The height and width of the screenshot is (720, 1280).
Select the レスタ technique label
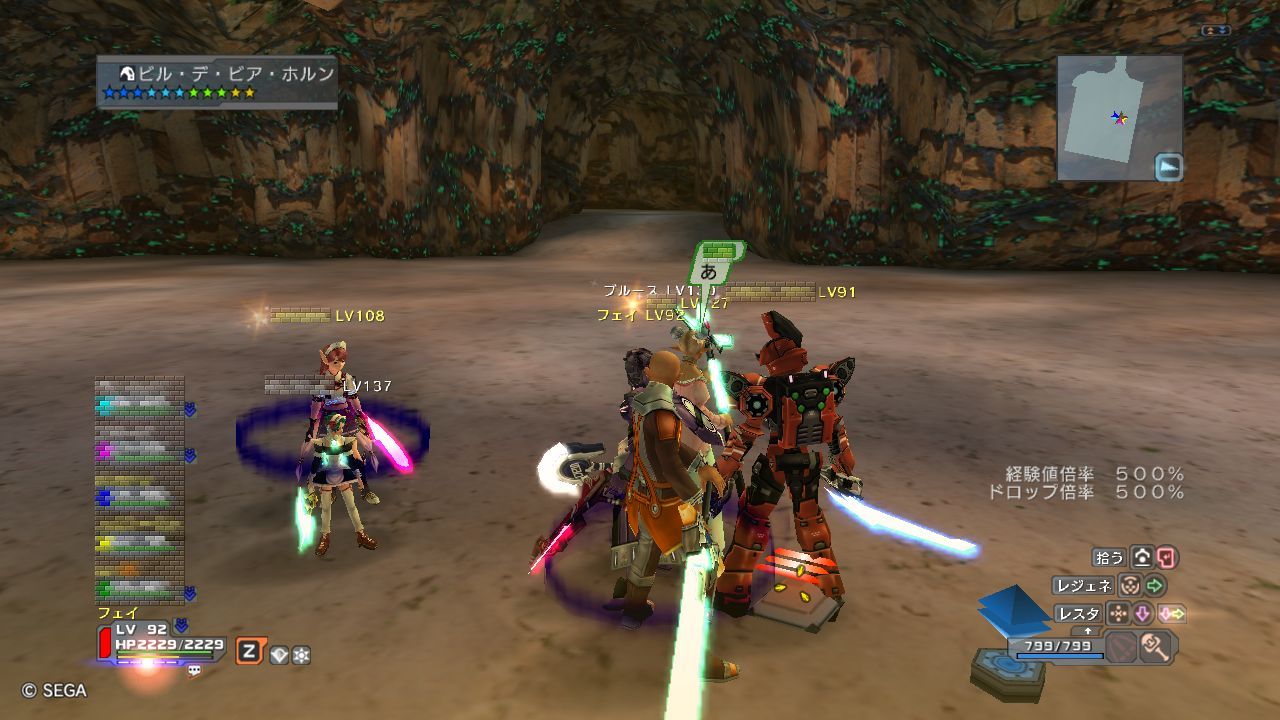pyautogui.click(x=1078, y=613)
